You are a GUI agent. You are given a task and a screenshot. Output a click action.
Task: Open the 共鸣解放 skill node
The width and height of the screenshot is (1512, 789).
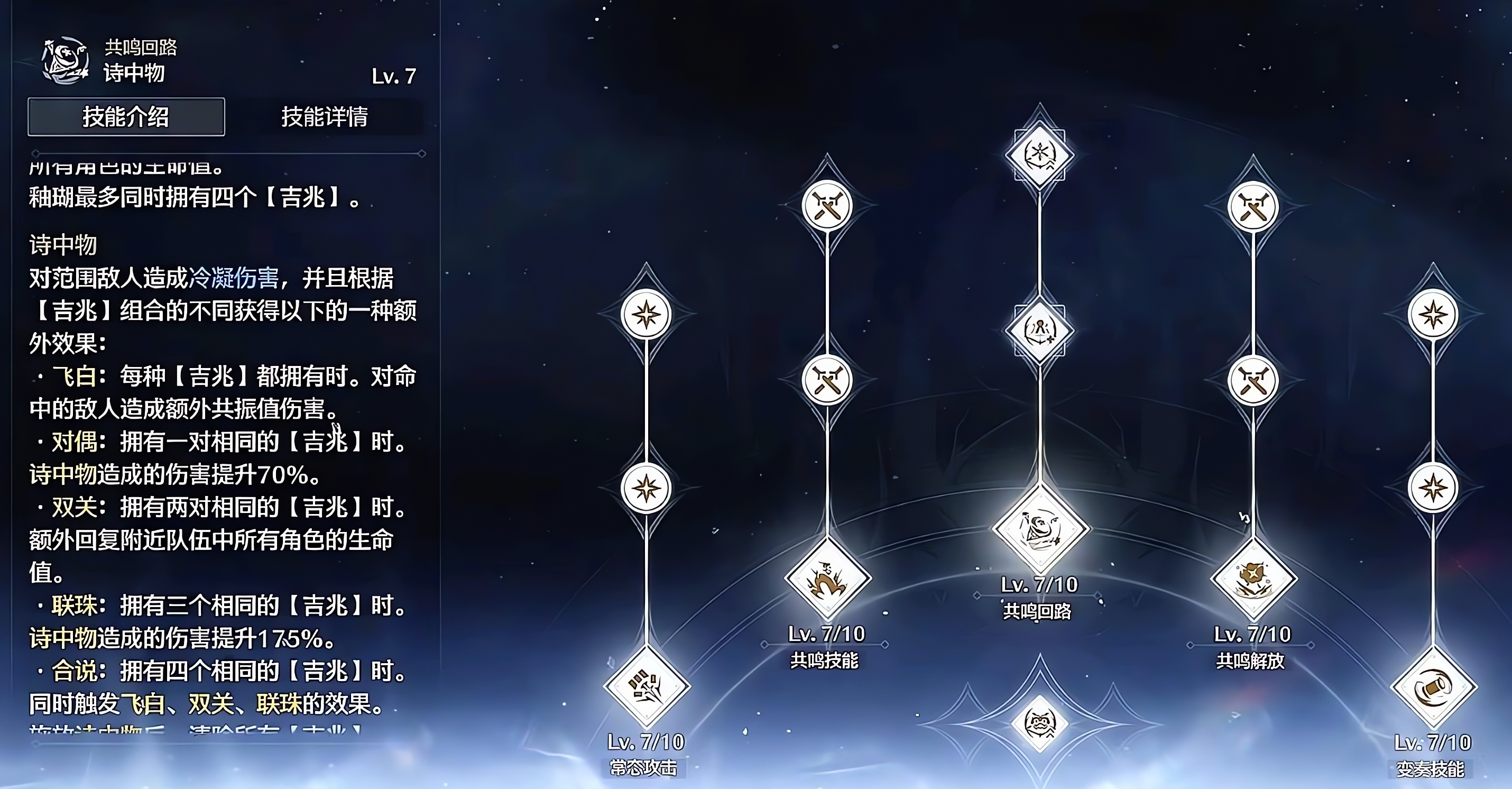pyautogui.click(x=1253, y=579)
